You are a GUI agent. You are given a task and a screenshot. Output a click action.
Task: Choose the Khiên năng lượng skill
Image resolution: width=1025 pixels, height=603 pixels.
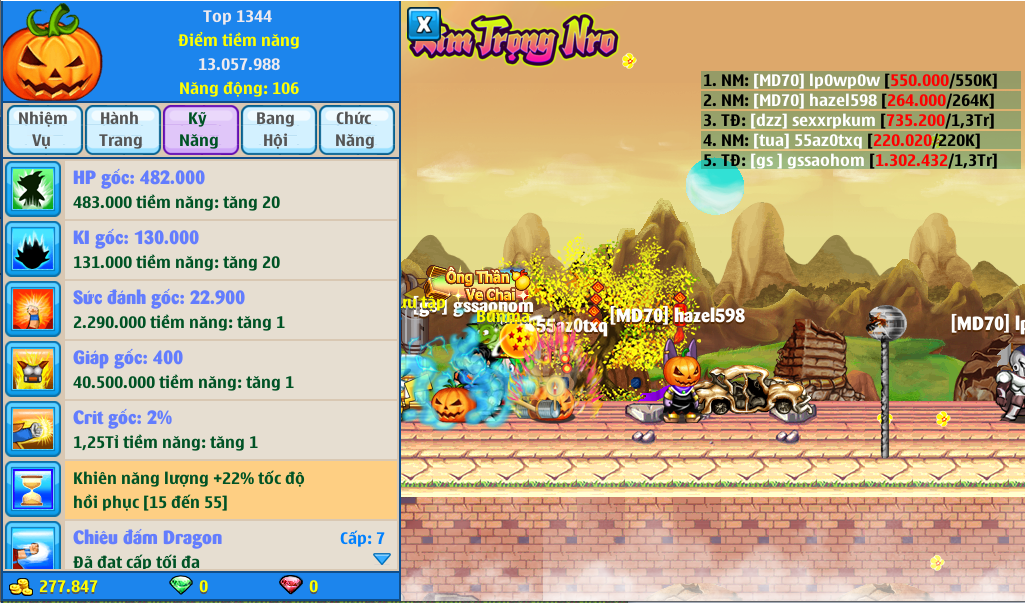click(x=200, y=490)
